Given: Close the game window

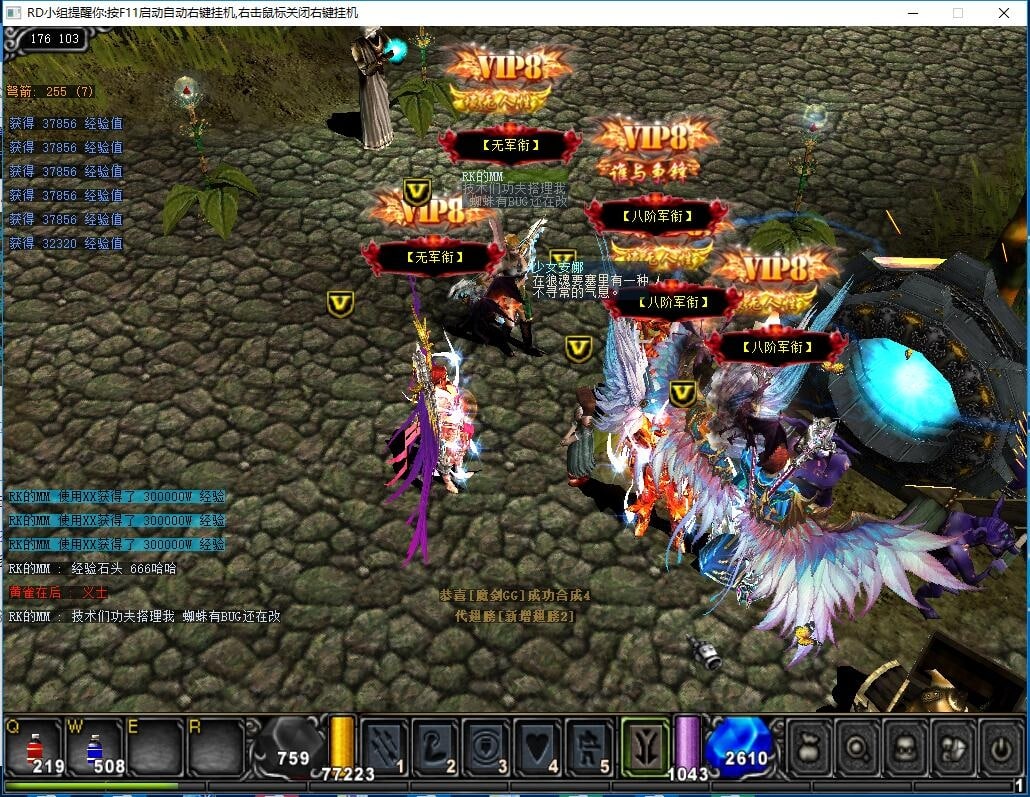Looking at the screenshot, I should click(1004, 13).
